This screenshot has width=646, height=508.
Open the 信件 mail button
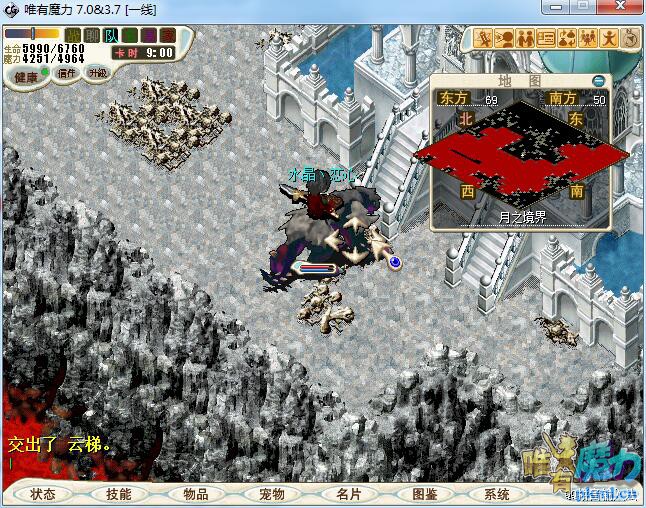coord(67,73)
